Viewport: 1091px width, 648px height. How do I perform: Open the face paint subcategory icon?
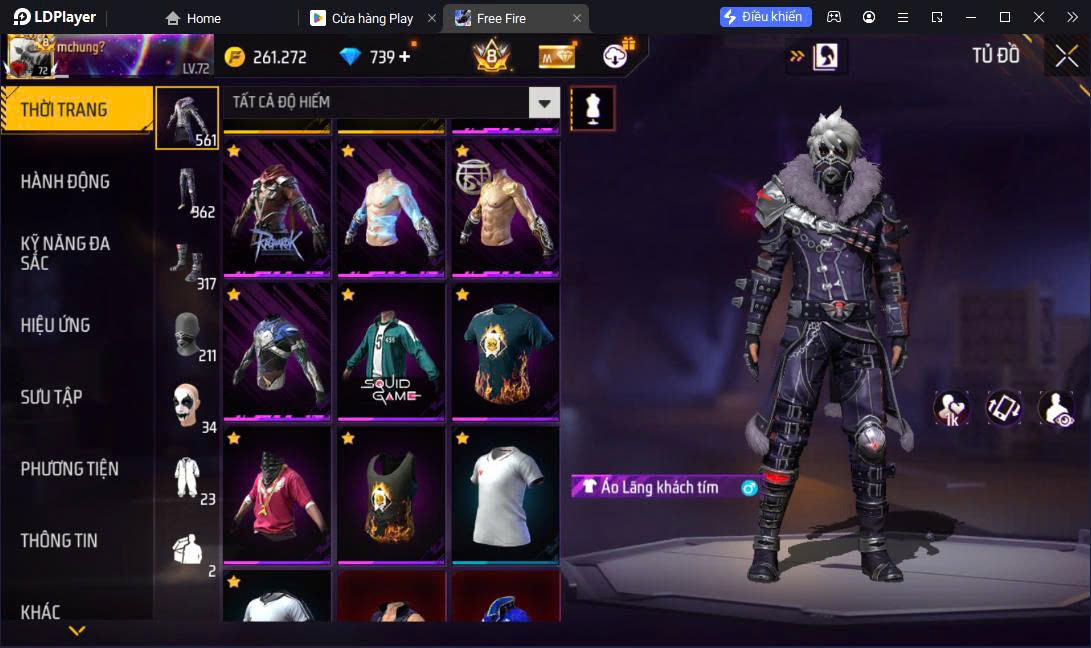tap(187, 406)
